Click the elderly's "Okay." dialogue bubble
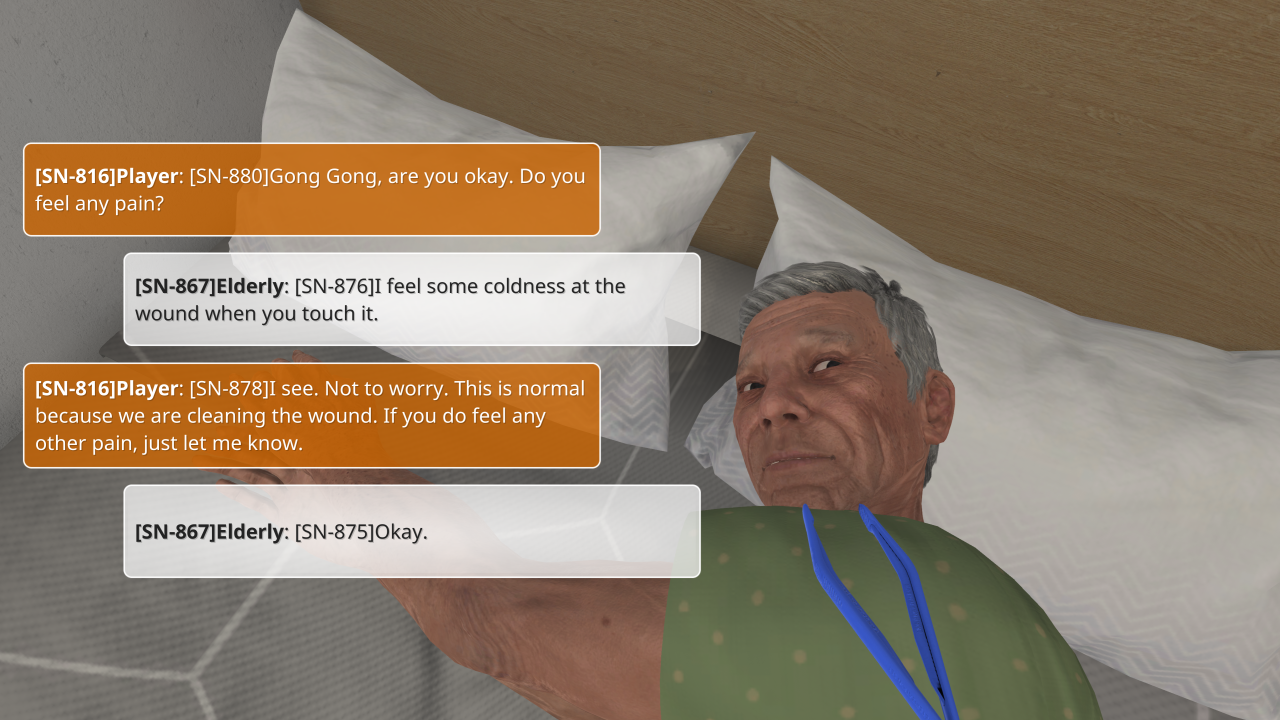Viewport: 1280px width, 720px height. tap(411, 531)
